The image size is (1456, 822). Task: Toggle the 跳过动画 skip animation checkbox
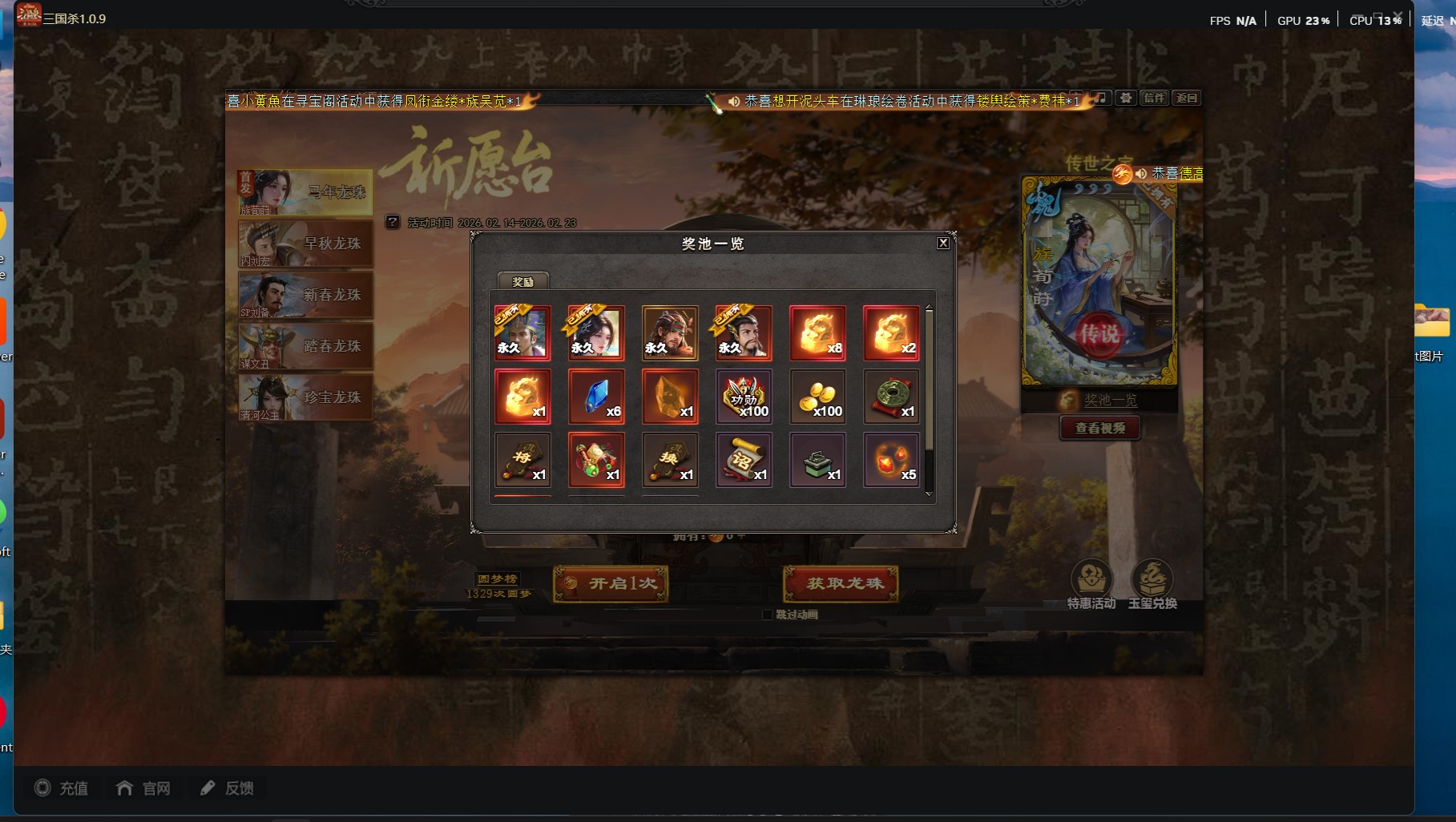click(767, 614)
